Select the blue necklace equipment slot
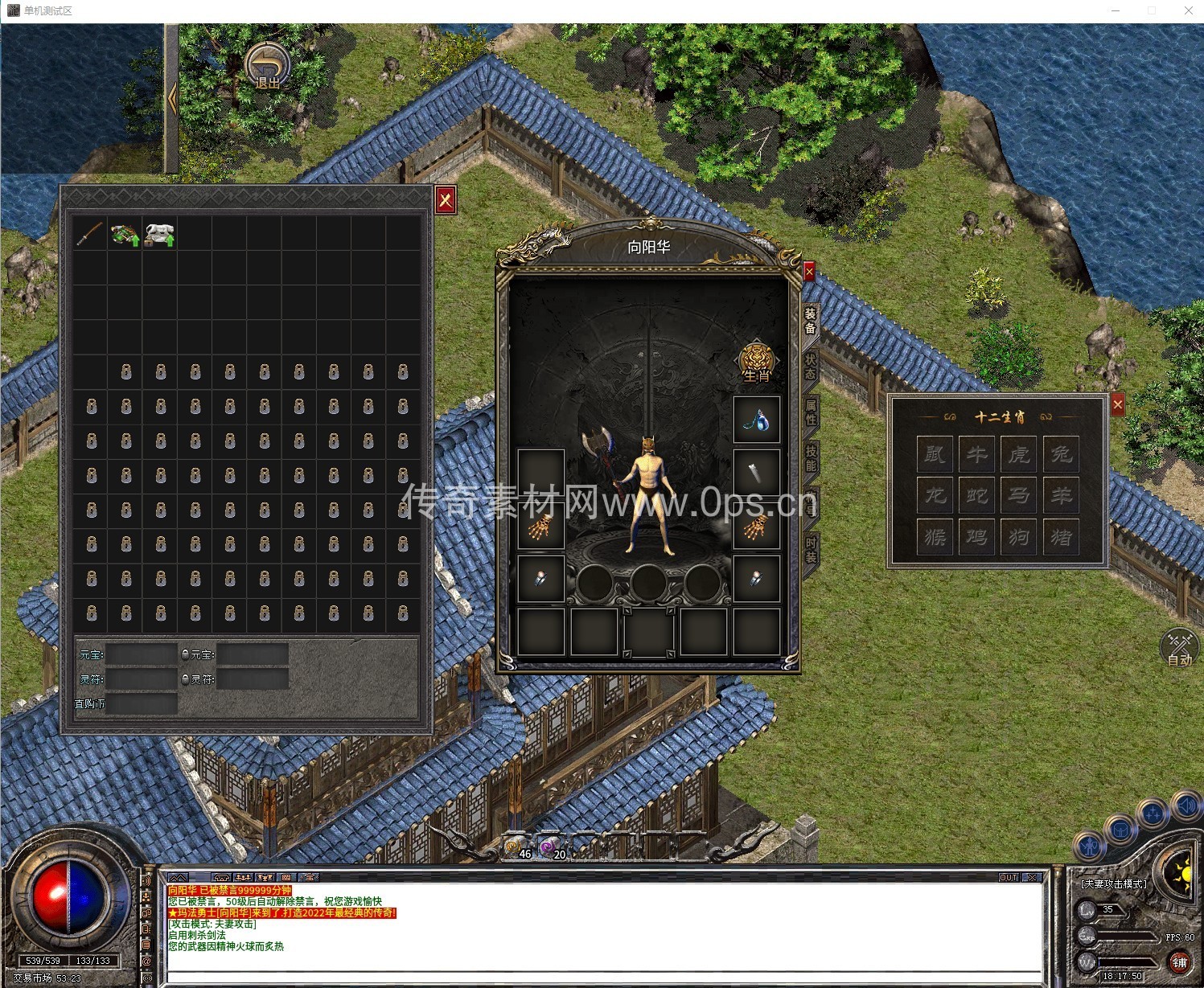This screenshot has width=1204, height=988. 757,420
